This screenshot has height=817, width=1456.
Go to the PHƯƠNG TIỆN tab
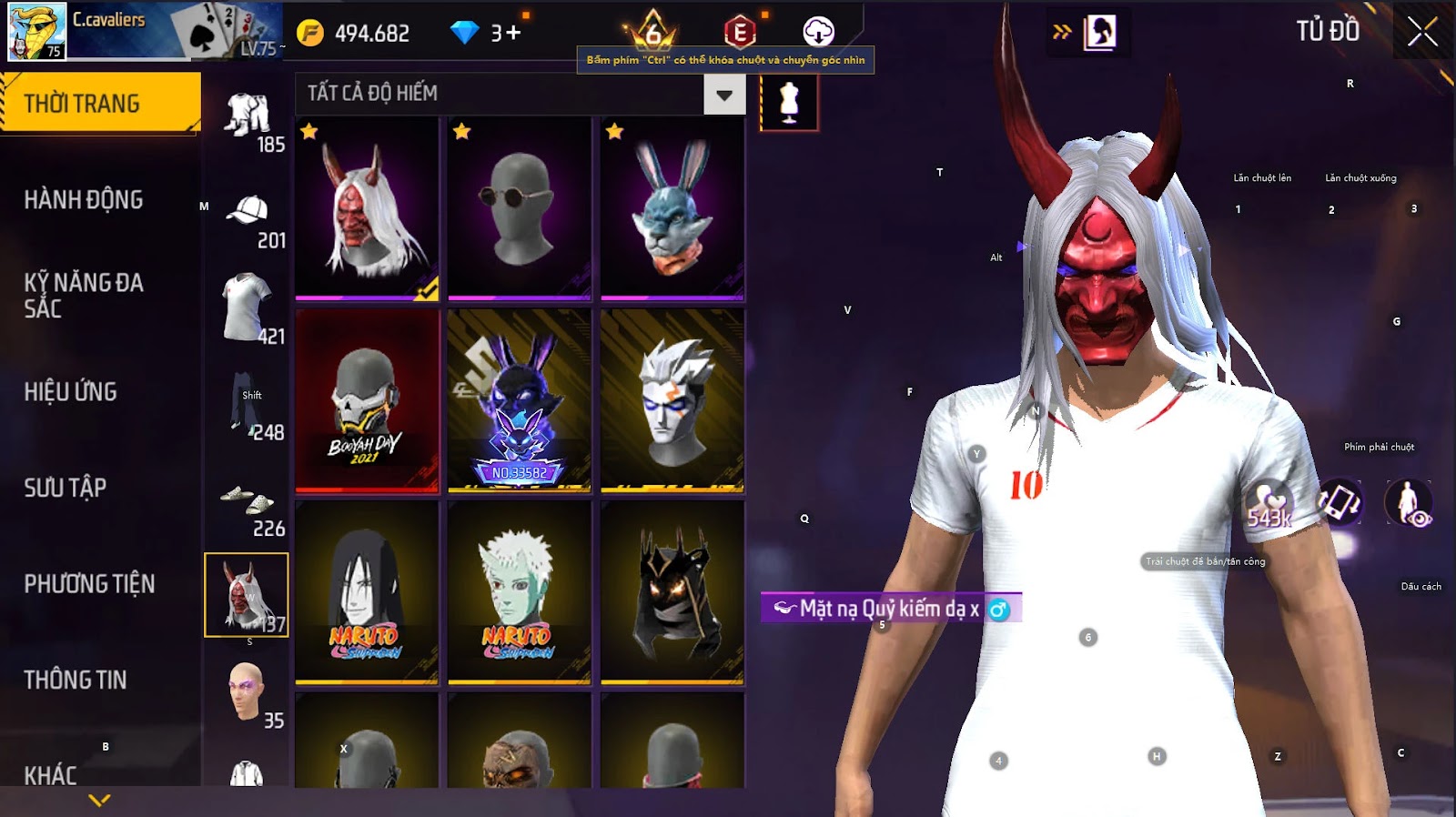(89, 583)
